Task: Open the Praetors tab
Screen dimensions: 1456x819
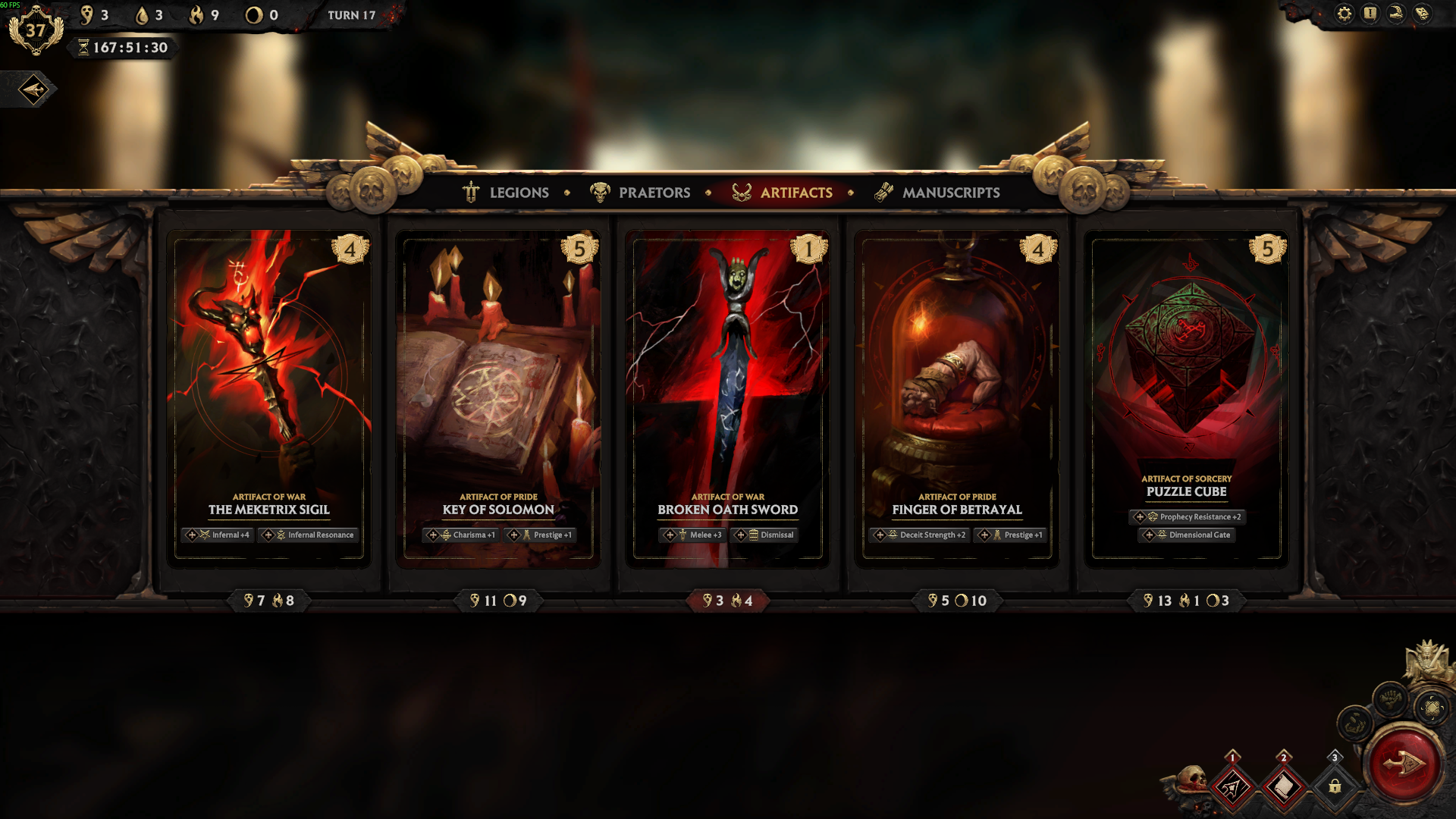Action: pos(641,193)
